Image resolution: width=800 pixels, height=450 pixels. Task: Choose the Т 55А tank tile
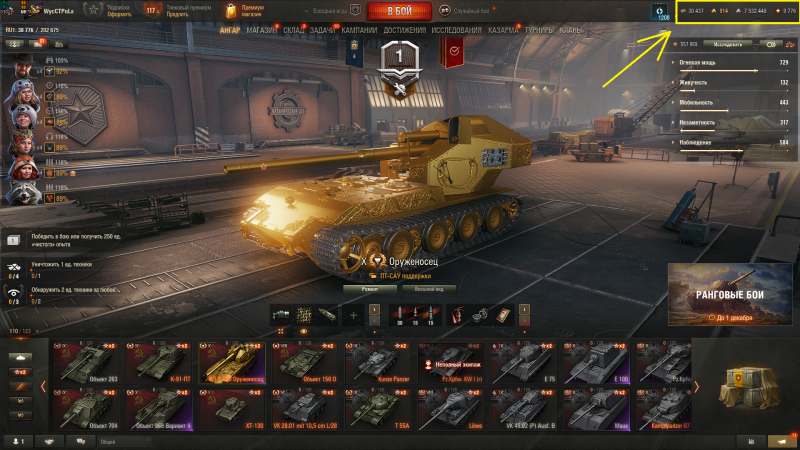tap(376, 406)
